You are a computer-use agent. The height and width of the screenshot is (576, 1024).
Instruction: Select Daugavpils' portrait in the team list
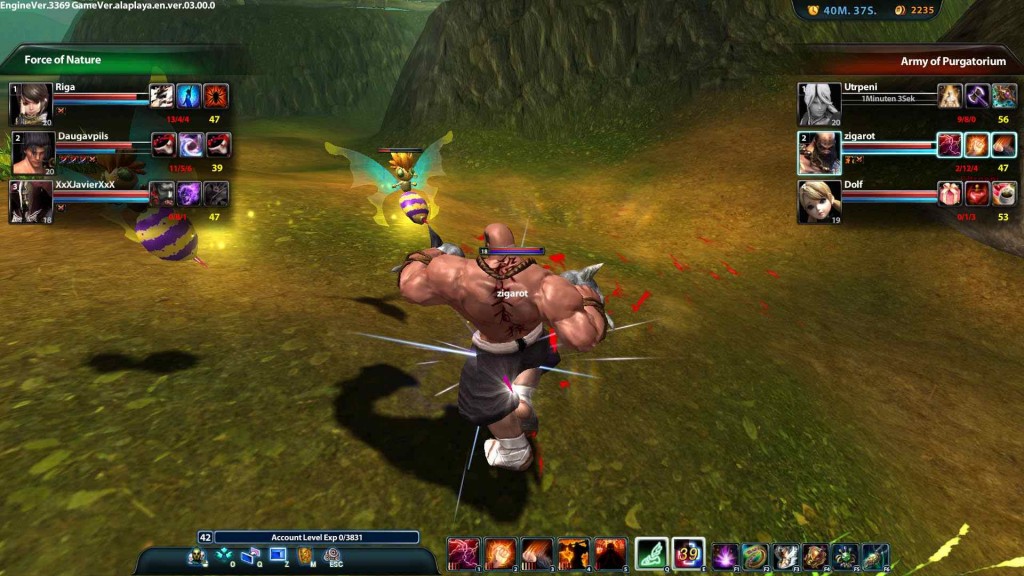pyautogui.click(x=32, y=152)
